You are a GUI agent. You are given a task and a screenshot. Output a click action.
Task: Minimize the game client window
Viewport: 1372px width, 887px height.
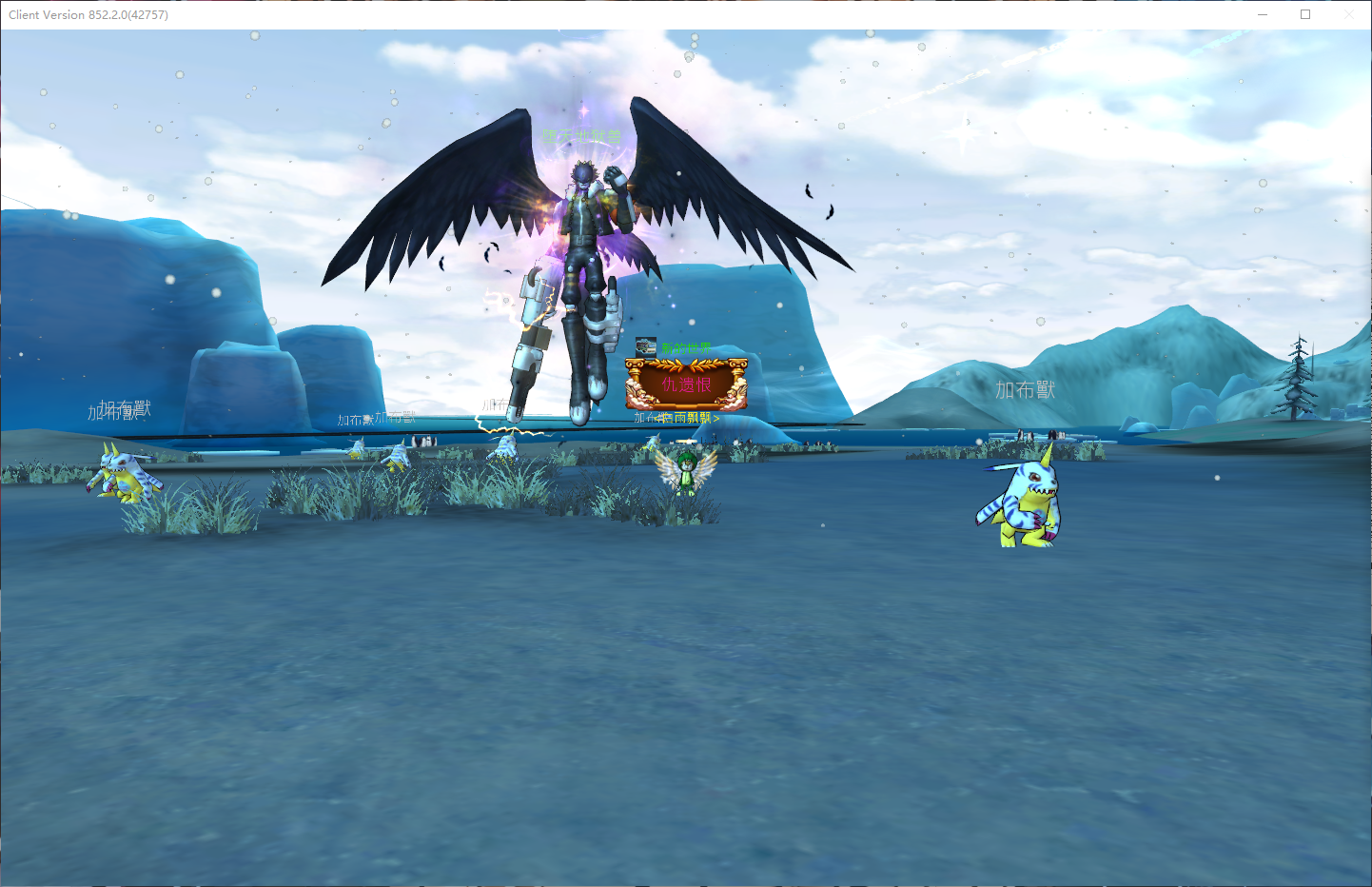[x=1263, y=14]
